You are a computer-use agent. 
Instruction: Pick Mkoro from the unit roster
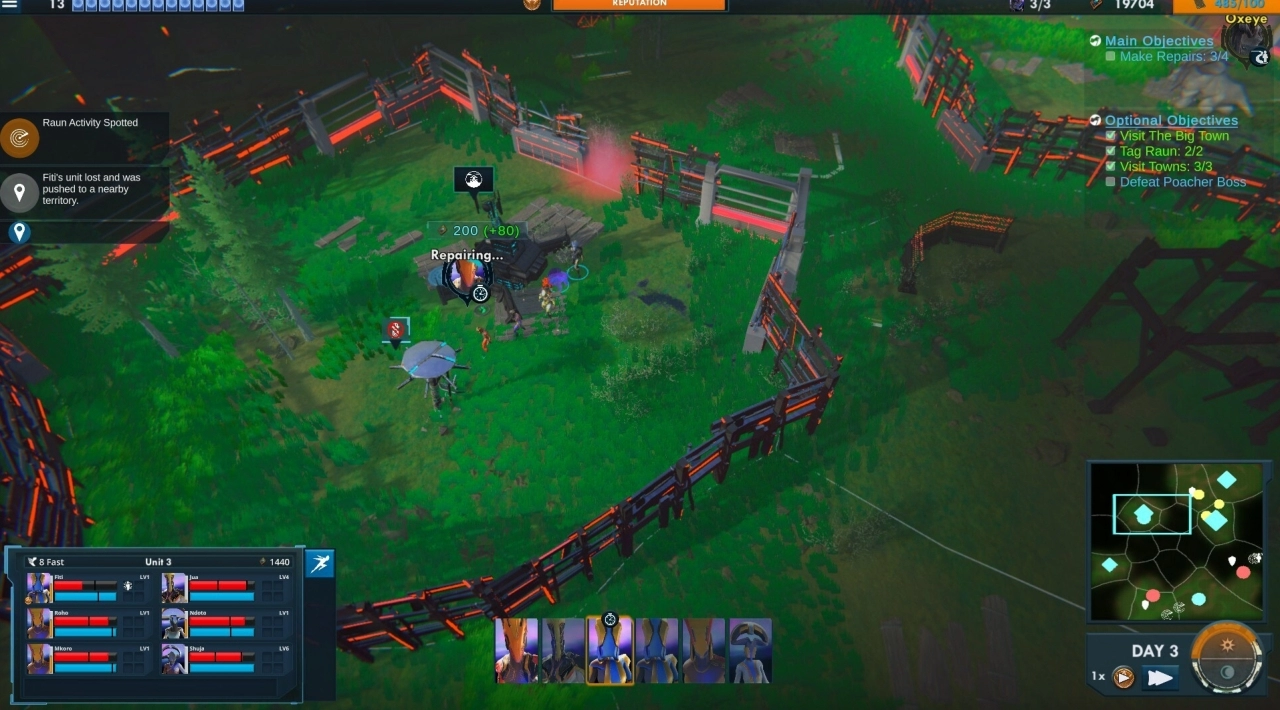tap(40, 658)
